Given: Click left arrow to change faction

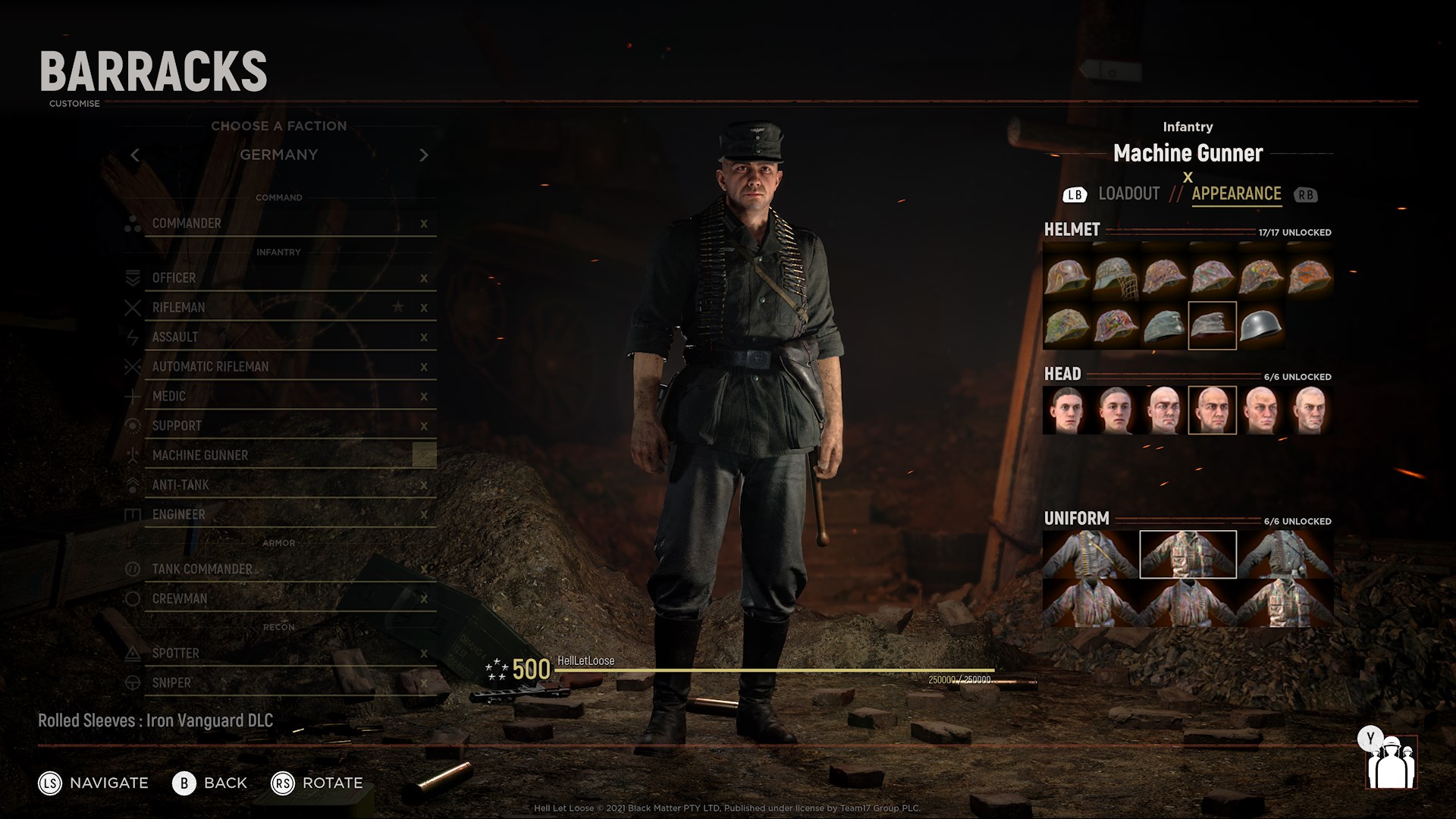Looking at the screenshot, I should click(x=135, y=155).
